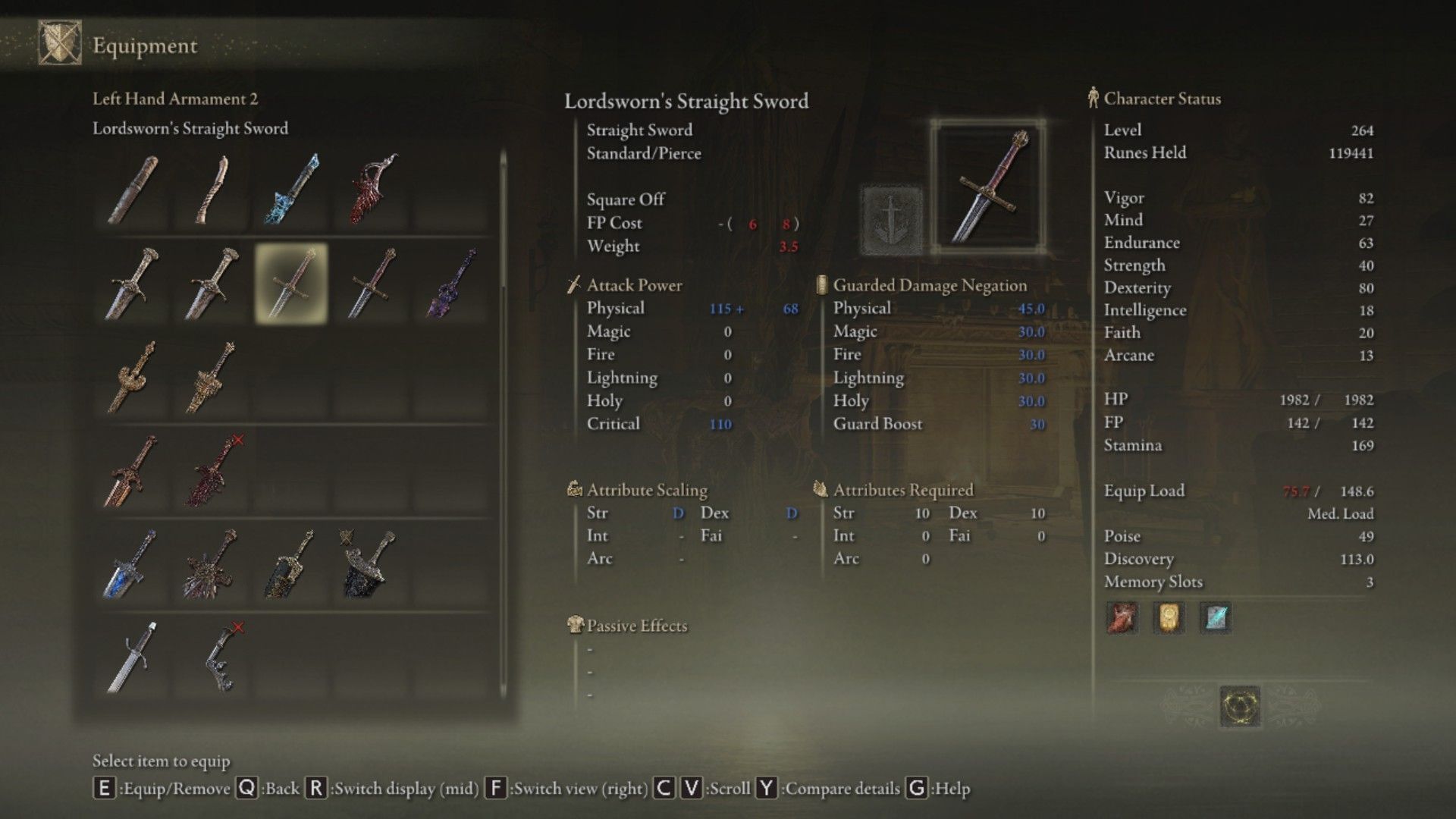Click the large Lordsworn's Straight Sword preview
This screenshot has height=819, width=1456.
pos(988,187)
